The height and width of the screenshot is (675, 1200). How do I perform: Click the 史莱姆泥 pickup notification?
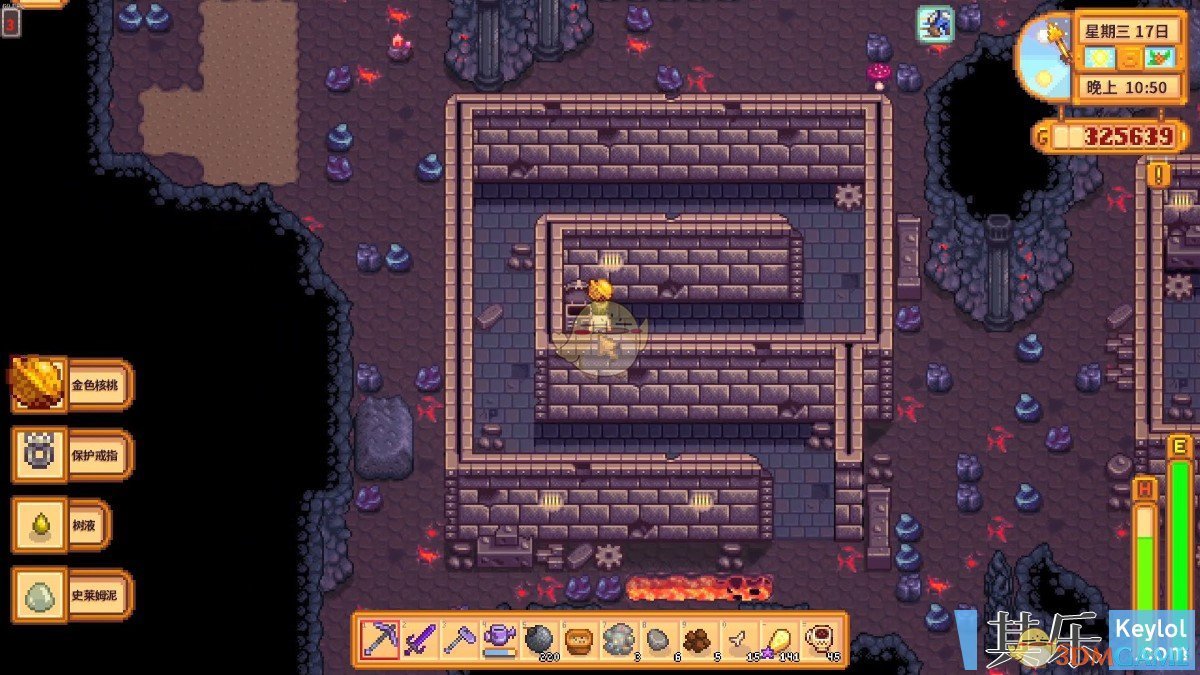72,595
